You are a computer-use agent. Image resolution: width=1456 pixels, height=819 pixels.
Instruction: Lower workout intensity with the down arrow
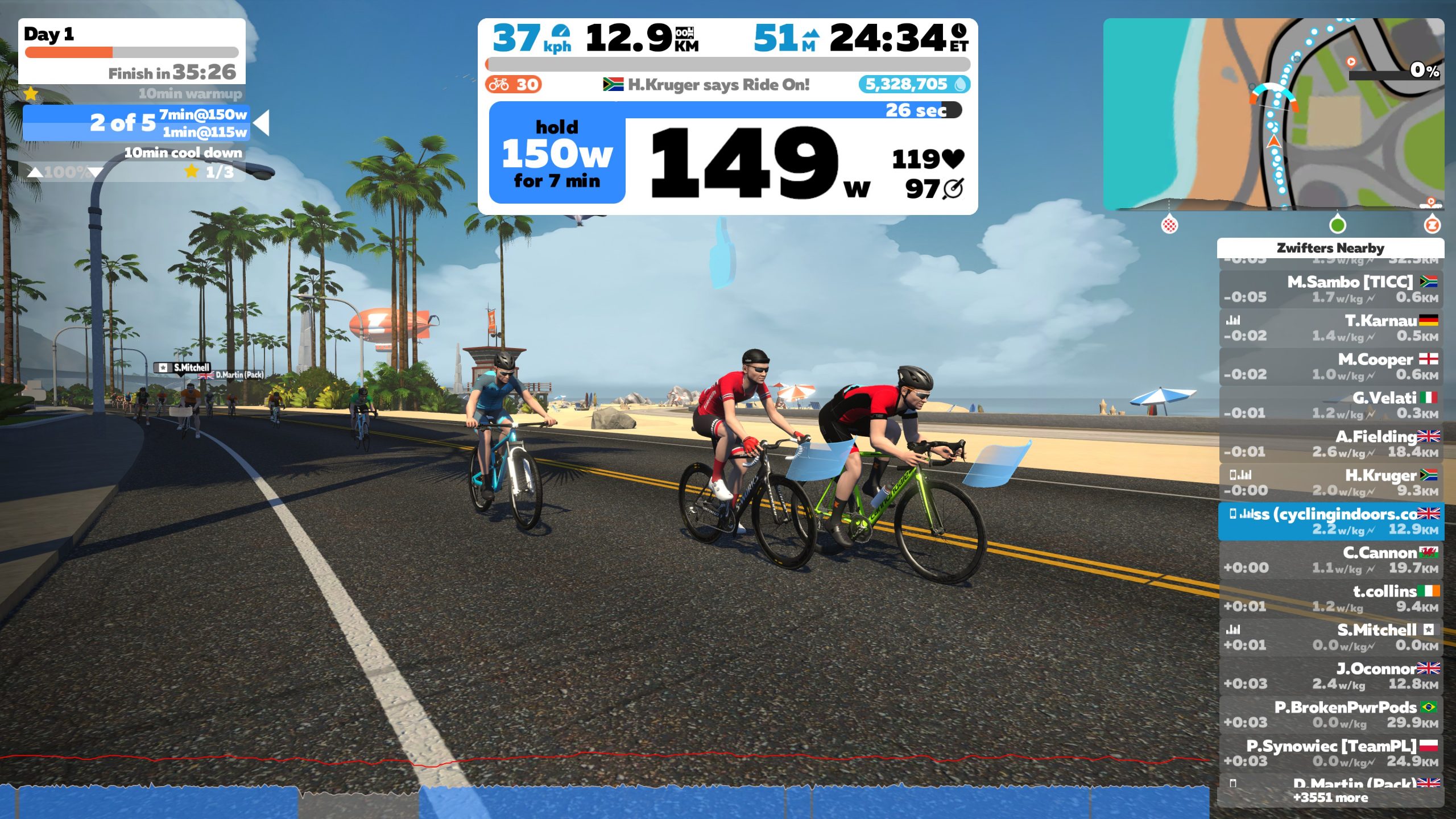point(95,172)
